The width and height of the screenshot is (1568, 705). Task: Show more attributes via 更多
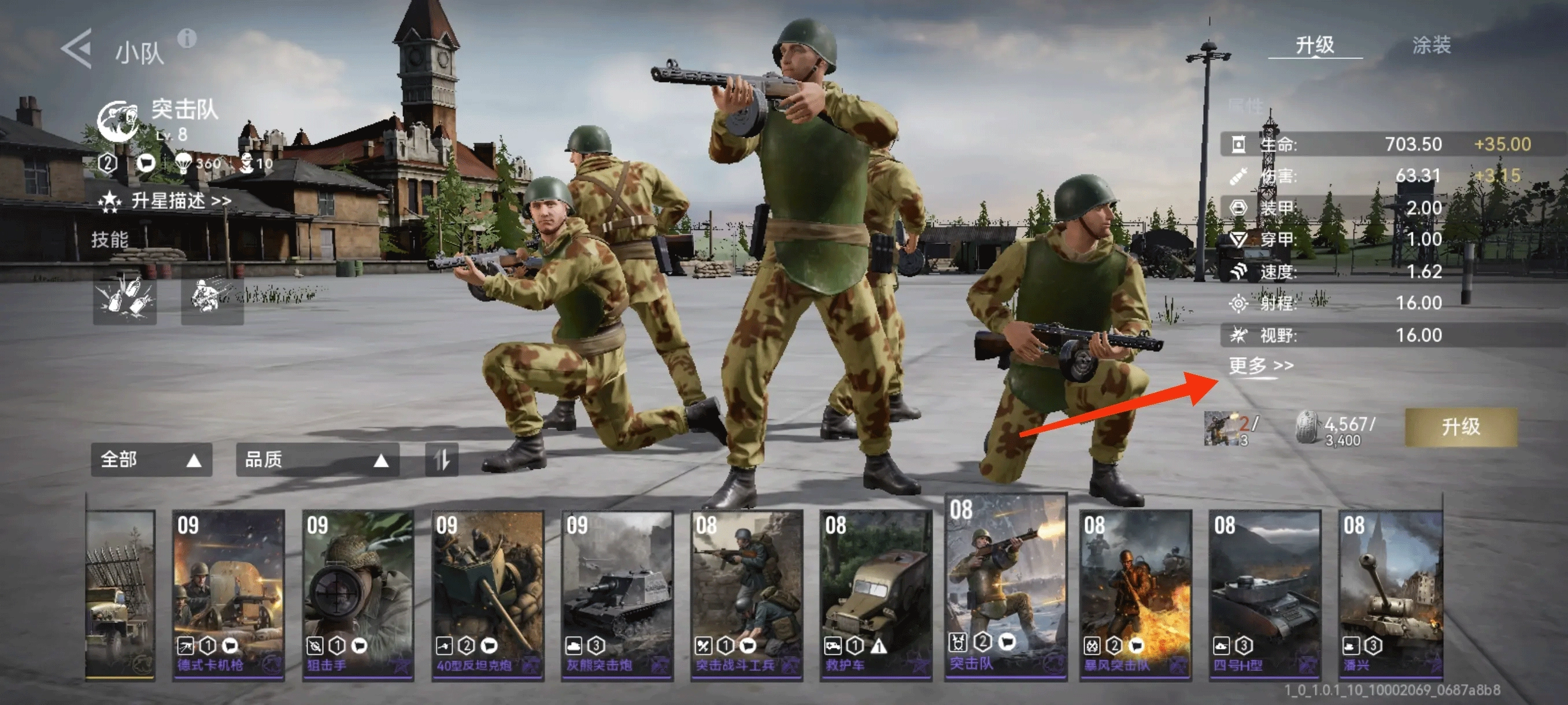pyautogui.click(x=1260, y=366)
